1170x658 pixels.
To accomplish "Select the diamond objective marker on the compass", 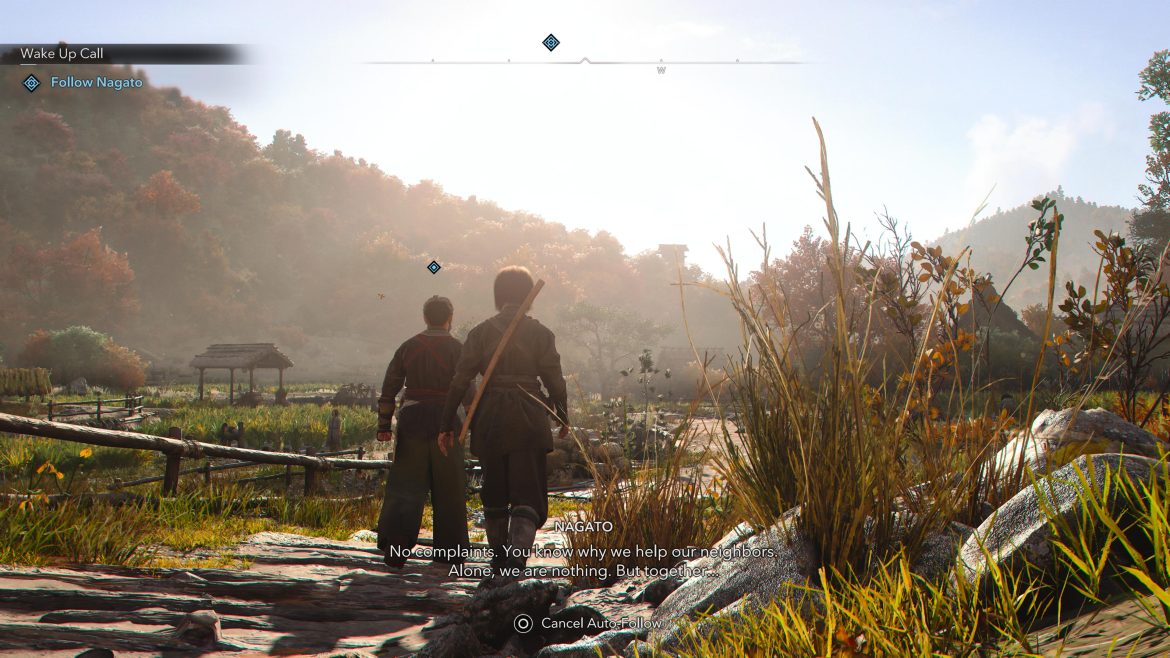I will [551, 42].
